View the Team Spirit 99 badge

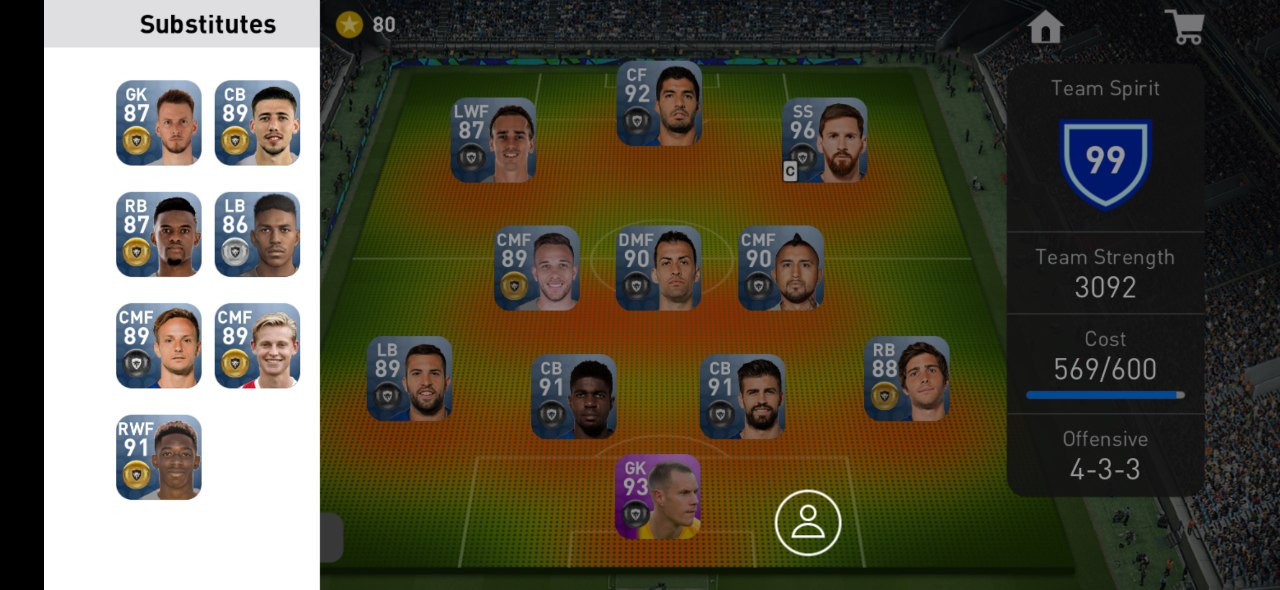pyautogui.click(x=1105, y=162)
